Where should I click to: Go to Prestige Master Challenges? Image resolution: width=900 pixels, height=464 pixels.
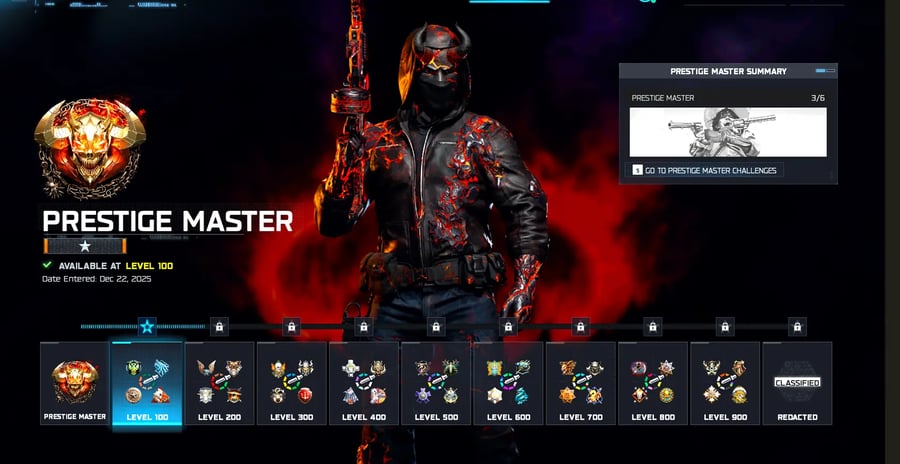(704, 171)
